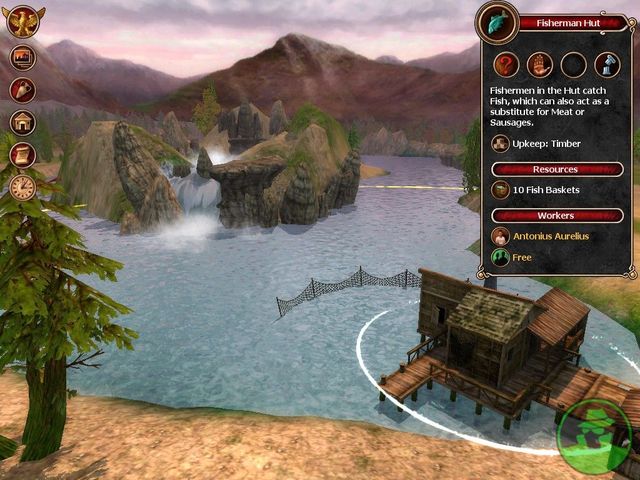Click the picture frame overview icon
Image resolution: width=640 pixels, height=480 pixels.
(x=22, y=58)
